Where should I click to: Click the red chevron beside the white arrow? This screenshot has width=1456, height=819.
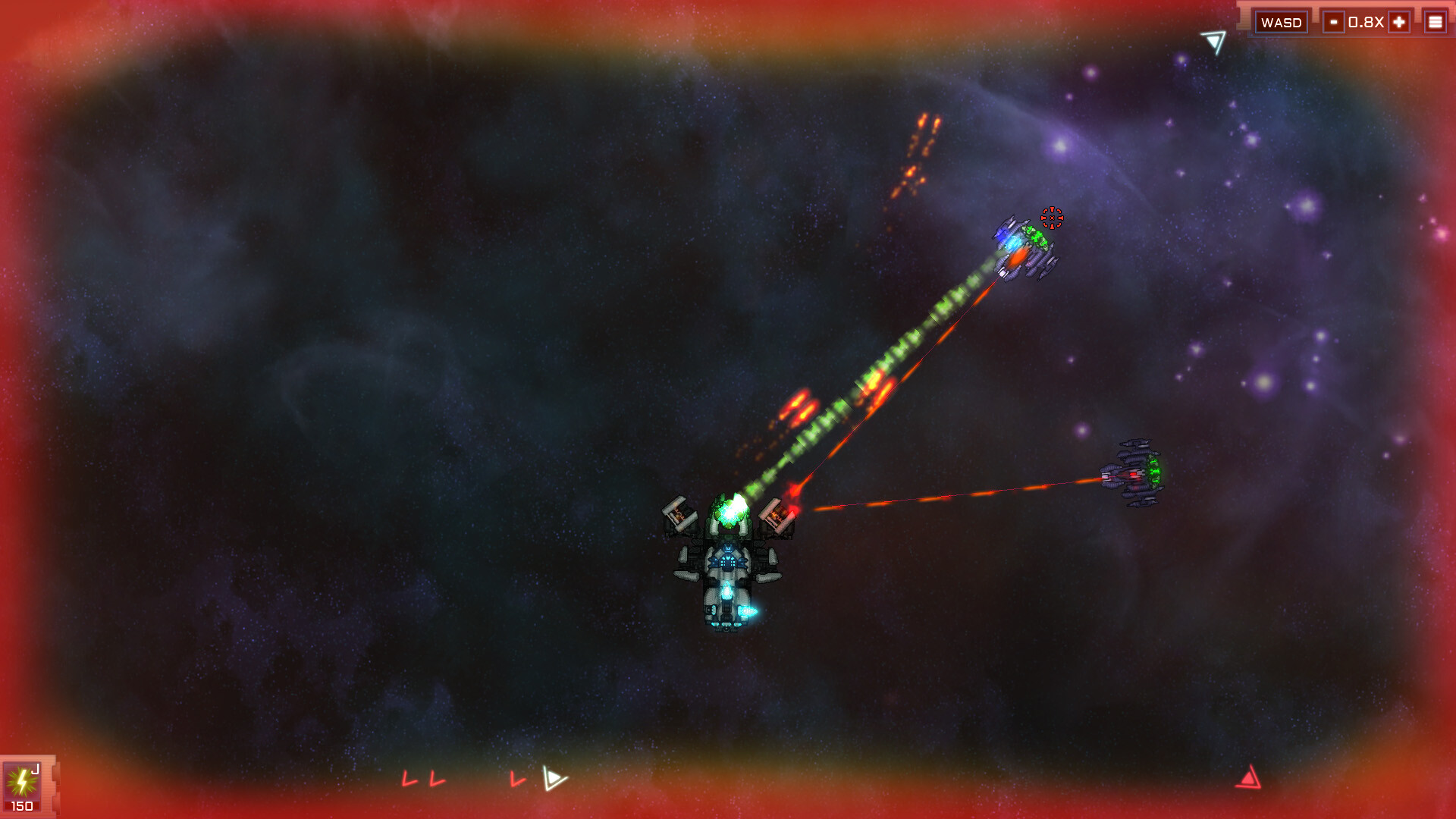point(519,778)
